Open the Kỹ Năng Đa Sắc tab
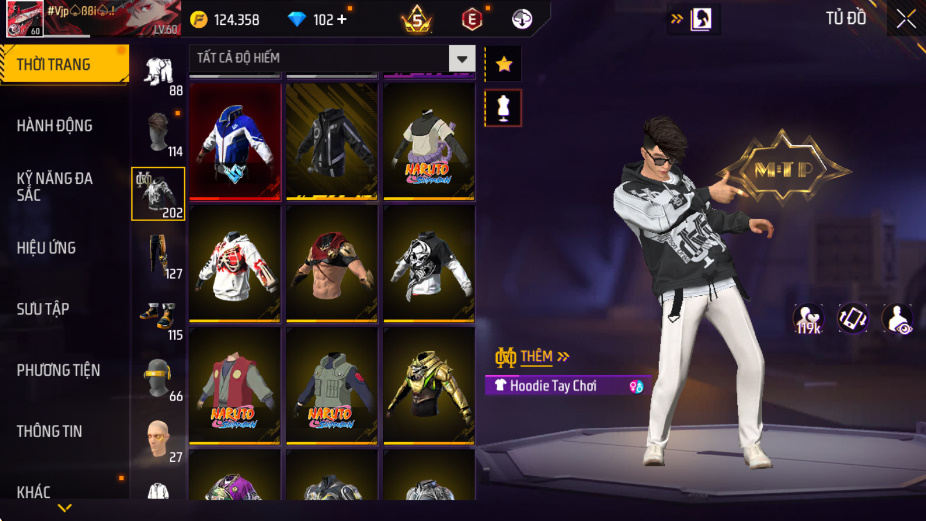This screenshot has width=926, height=521. point(55,186)
